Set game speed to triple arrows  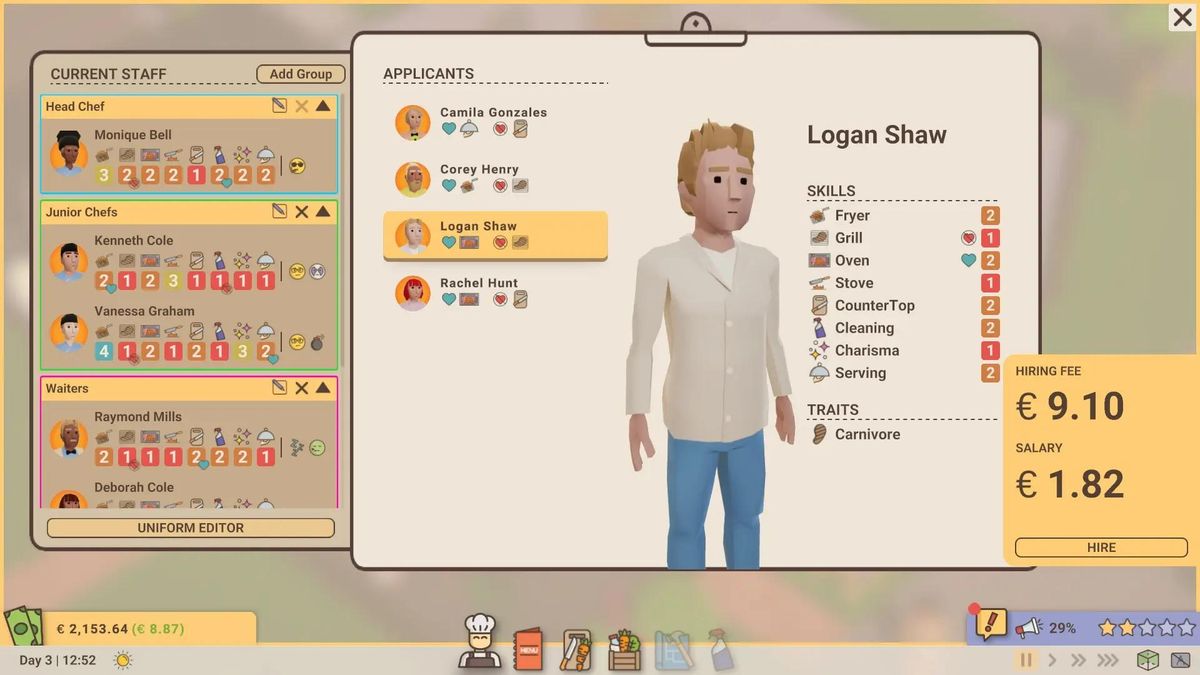[1107, 660]
